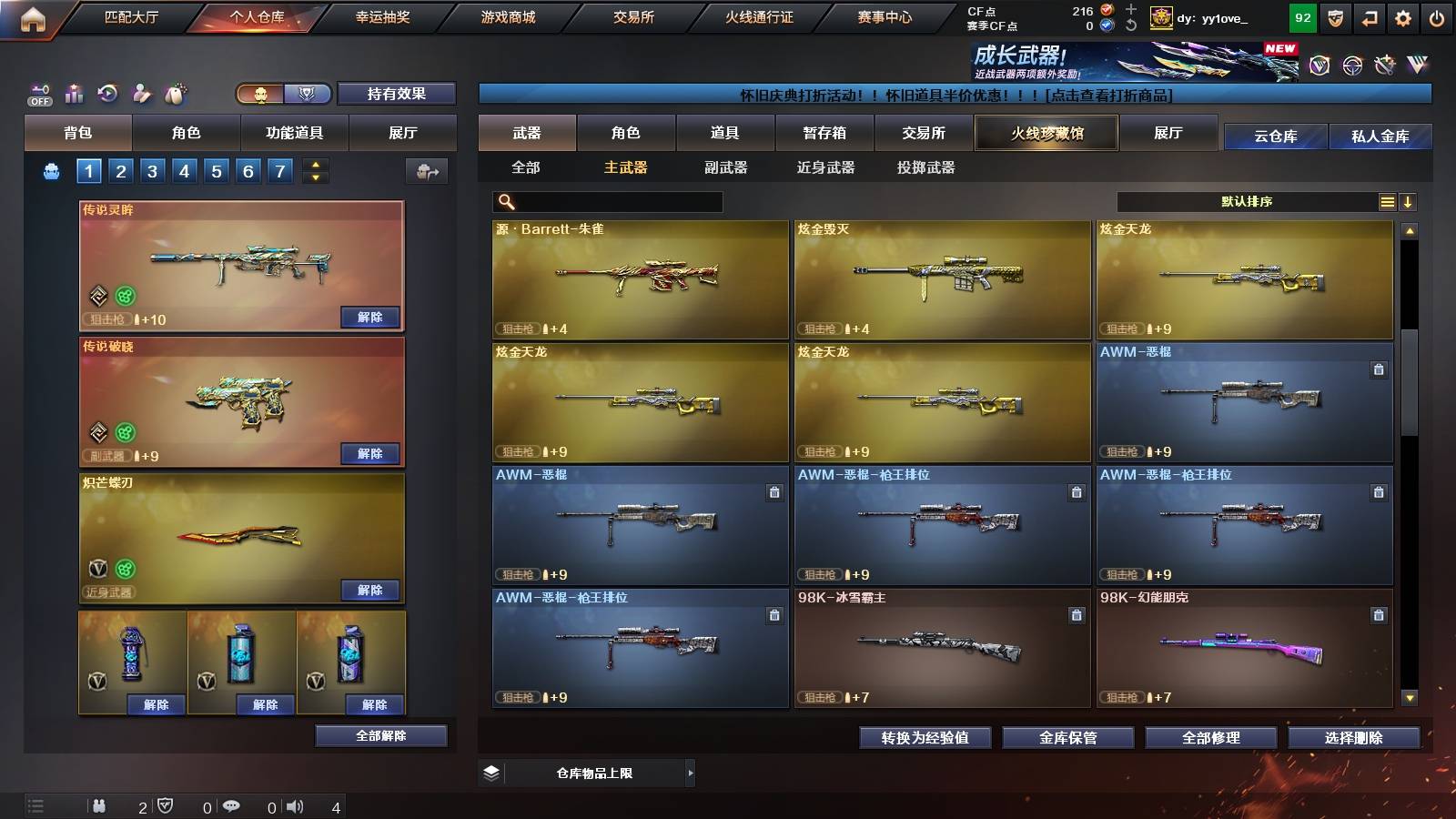Click the replay/history icon in the left toolbar
The height and width of the screenshot is (819, 1456).
click(x=107, y=91)
